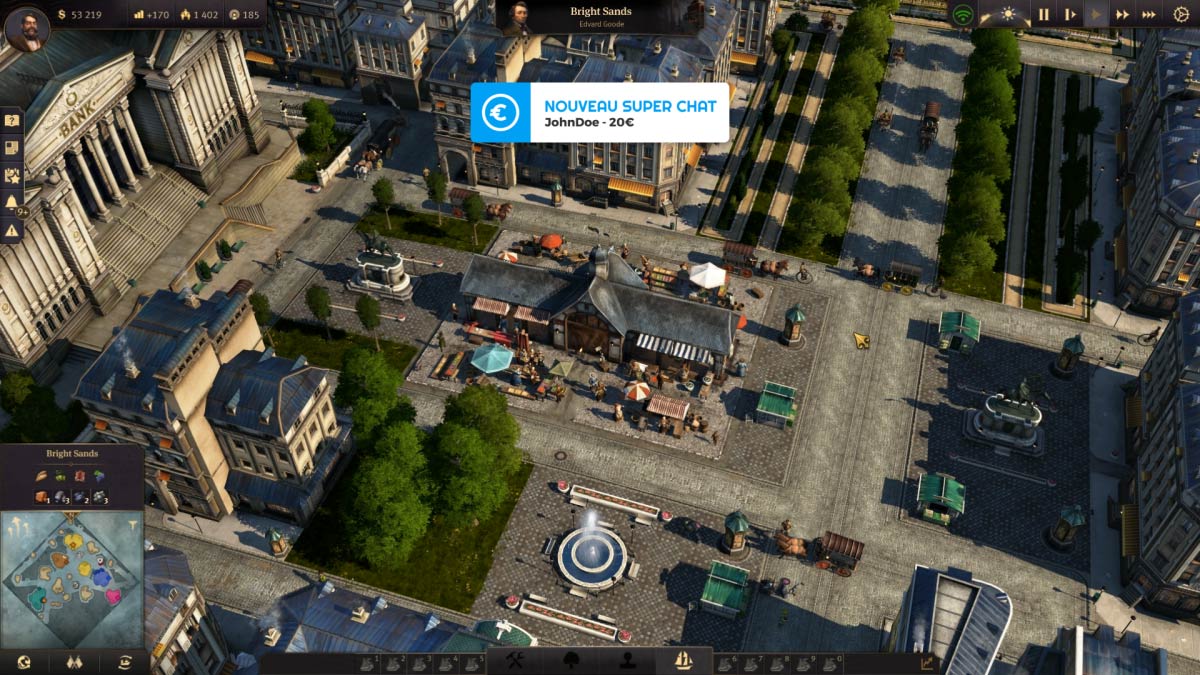Screen dimensions: 1200x675
Task: Click the Nouveau Super Chat notification
Action: [x=599, y=112]
